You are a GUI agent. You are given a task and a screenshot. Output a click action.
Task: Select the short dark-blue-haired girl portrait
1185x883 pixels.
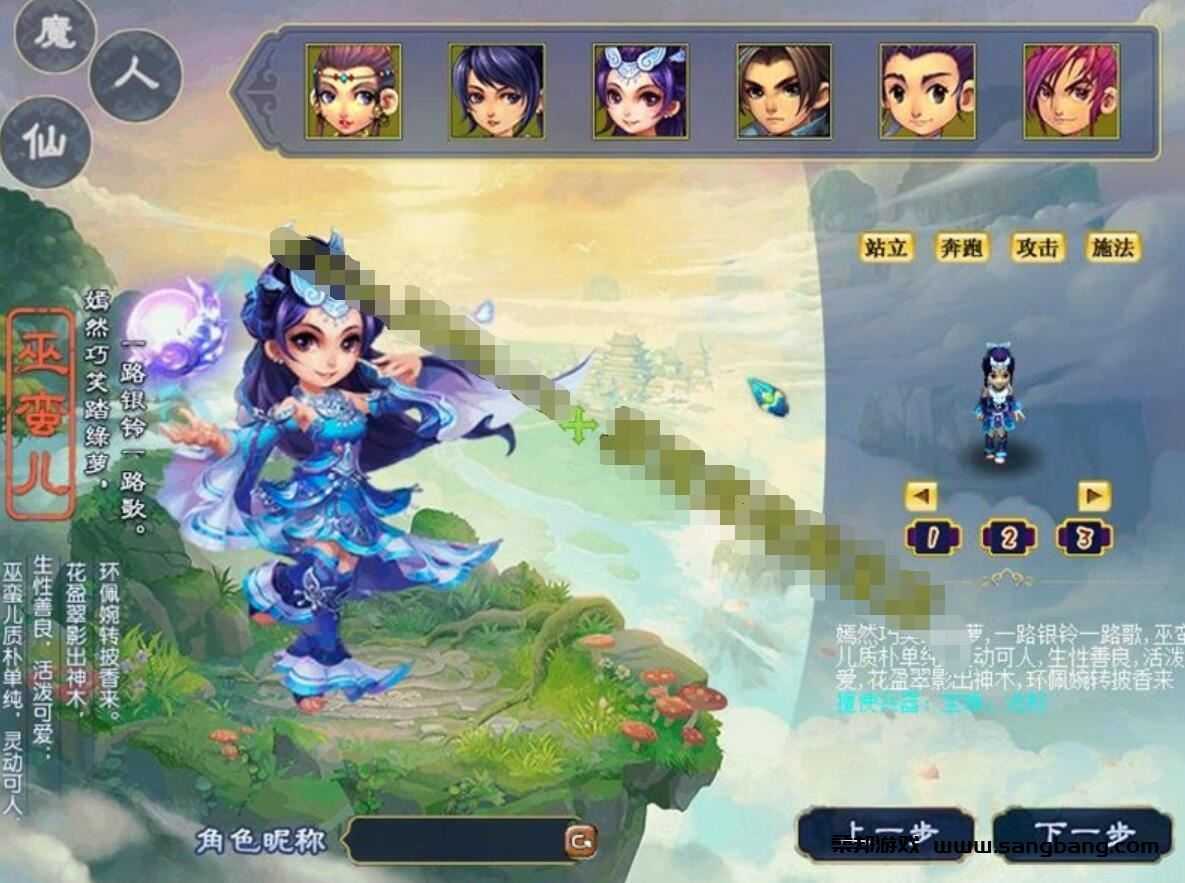(497, 91)
